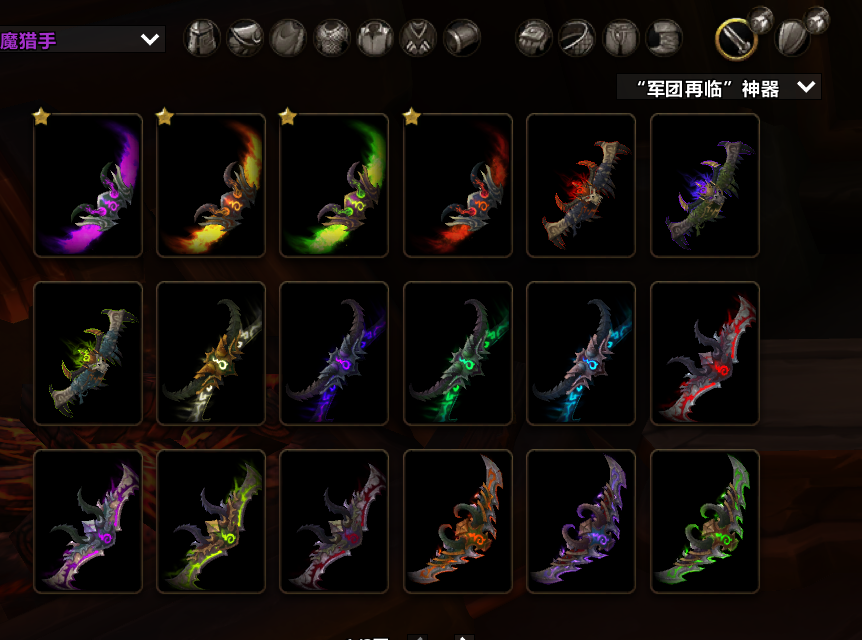Select the shirt slot icon
This screenshot has width=862, height=640.
pyautogui.click(x=375, y=38)
